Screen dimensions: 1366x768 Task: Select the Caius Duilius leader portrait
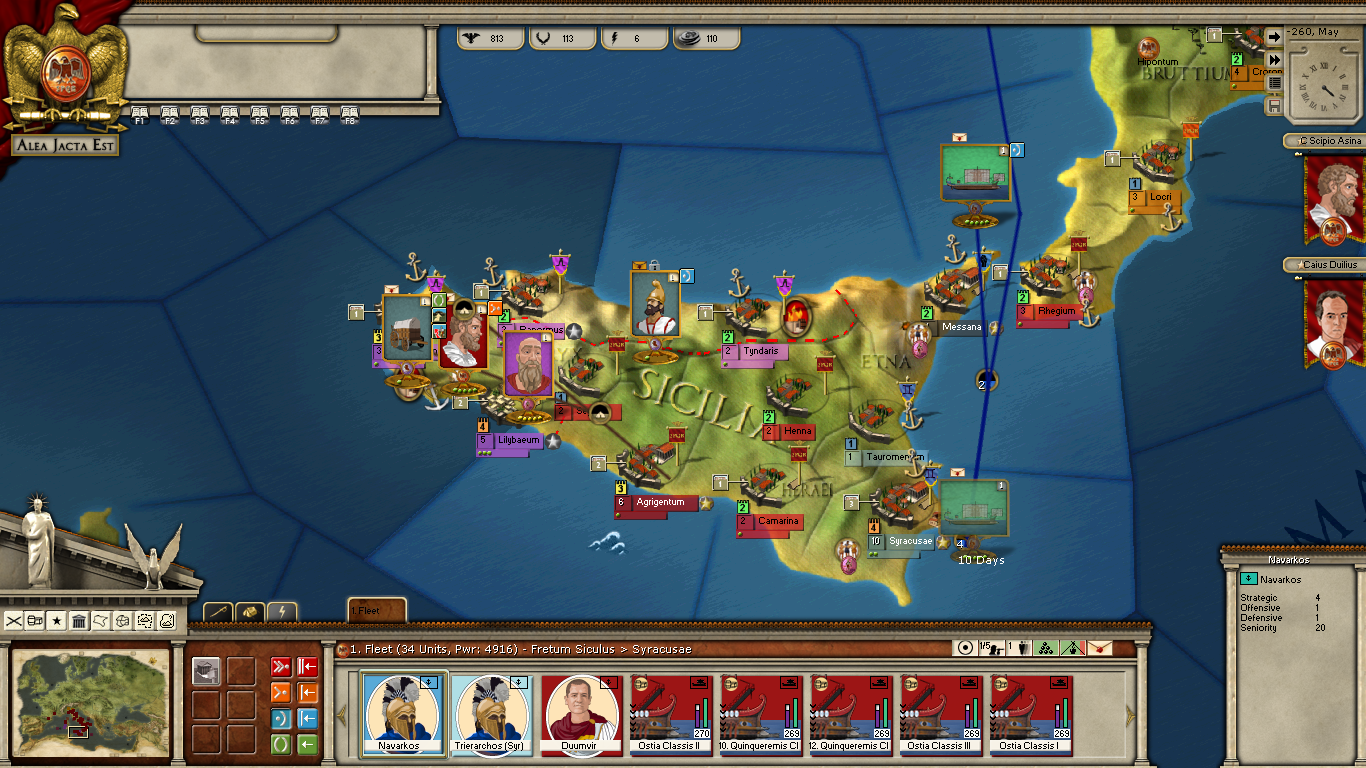(x=1334, y=322)
